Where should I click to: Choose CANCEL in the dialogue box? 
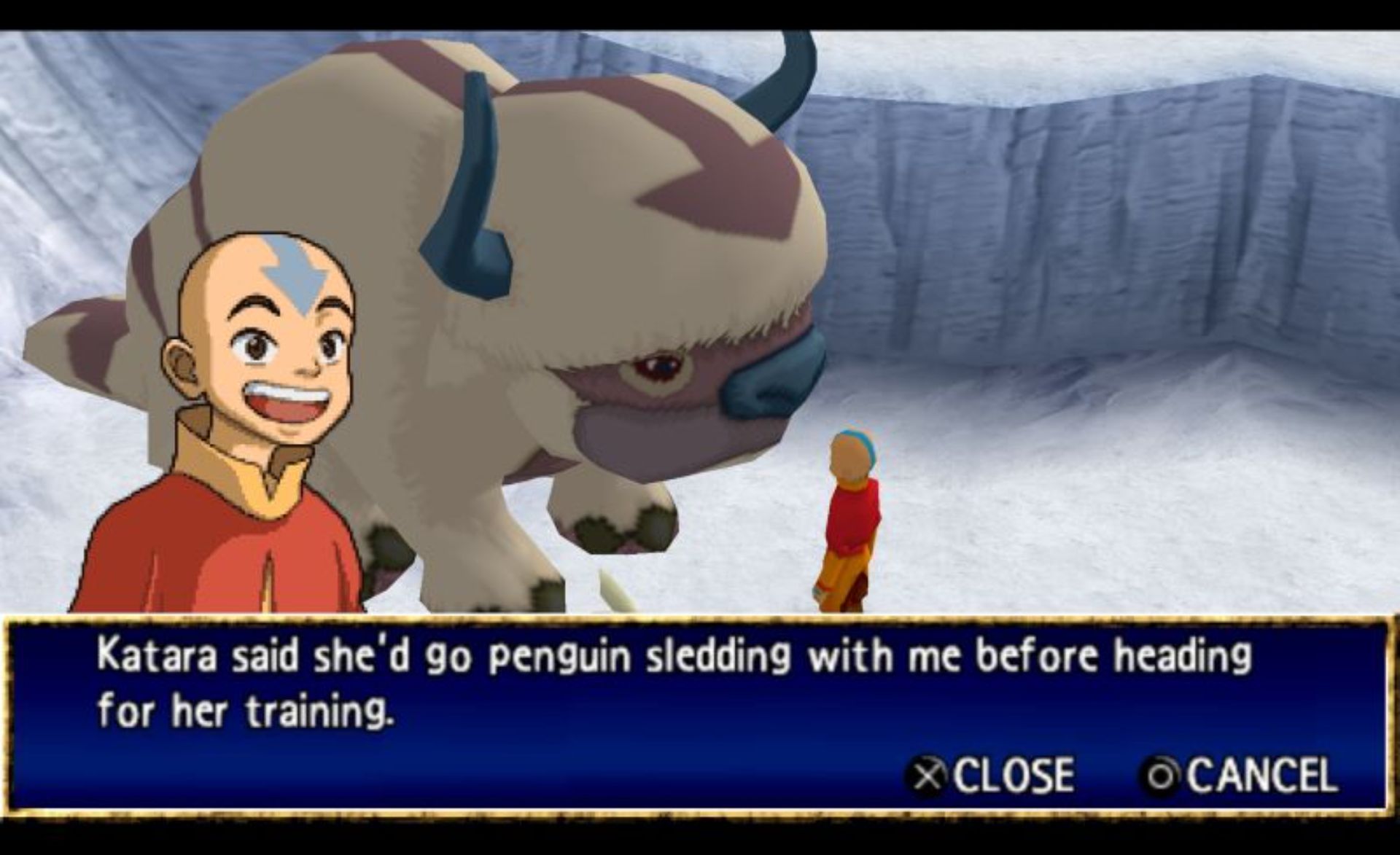pyautogui.click(x=1240, y=774)
